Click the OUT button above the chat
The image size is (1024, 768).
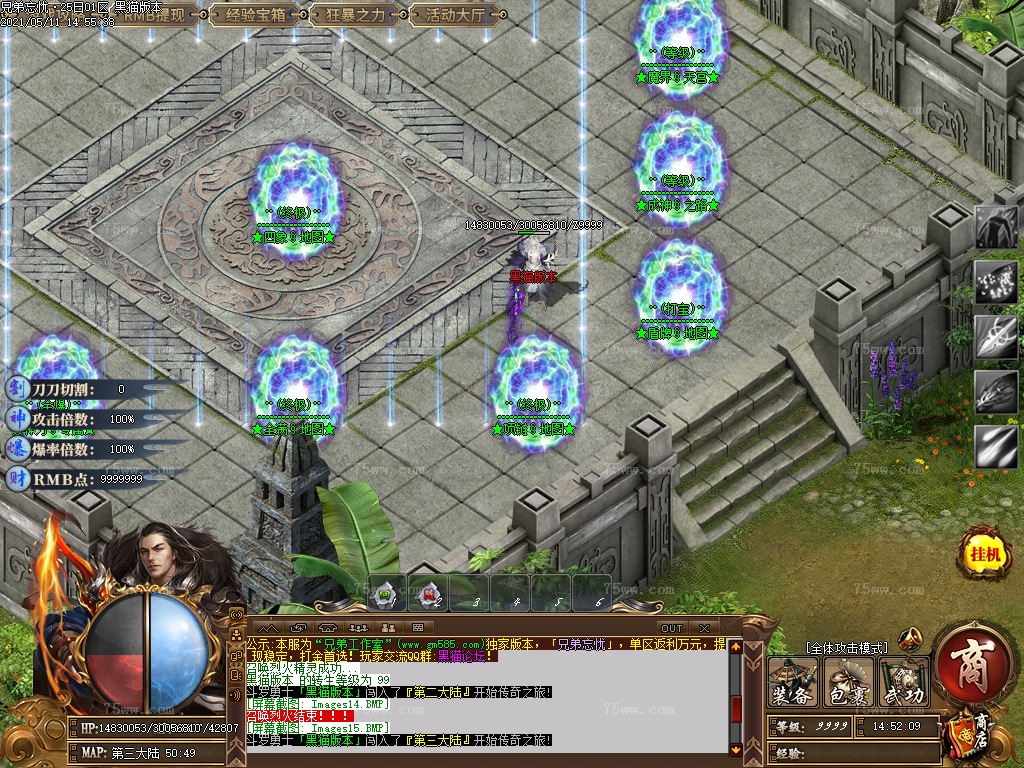[x=670, y=628]
